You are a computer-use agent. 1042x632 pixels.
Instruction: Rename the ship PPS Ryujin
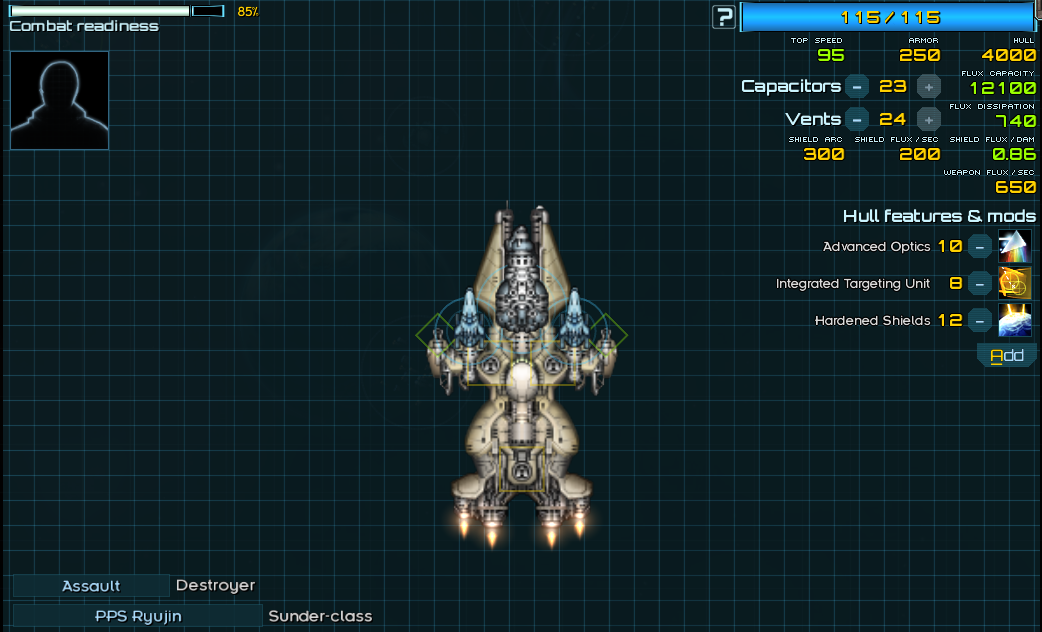138,616
